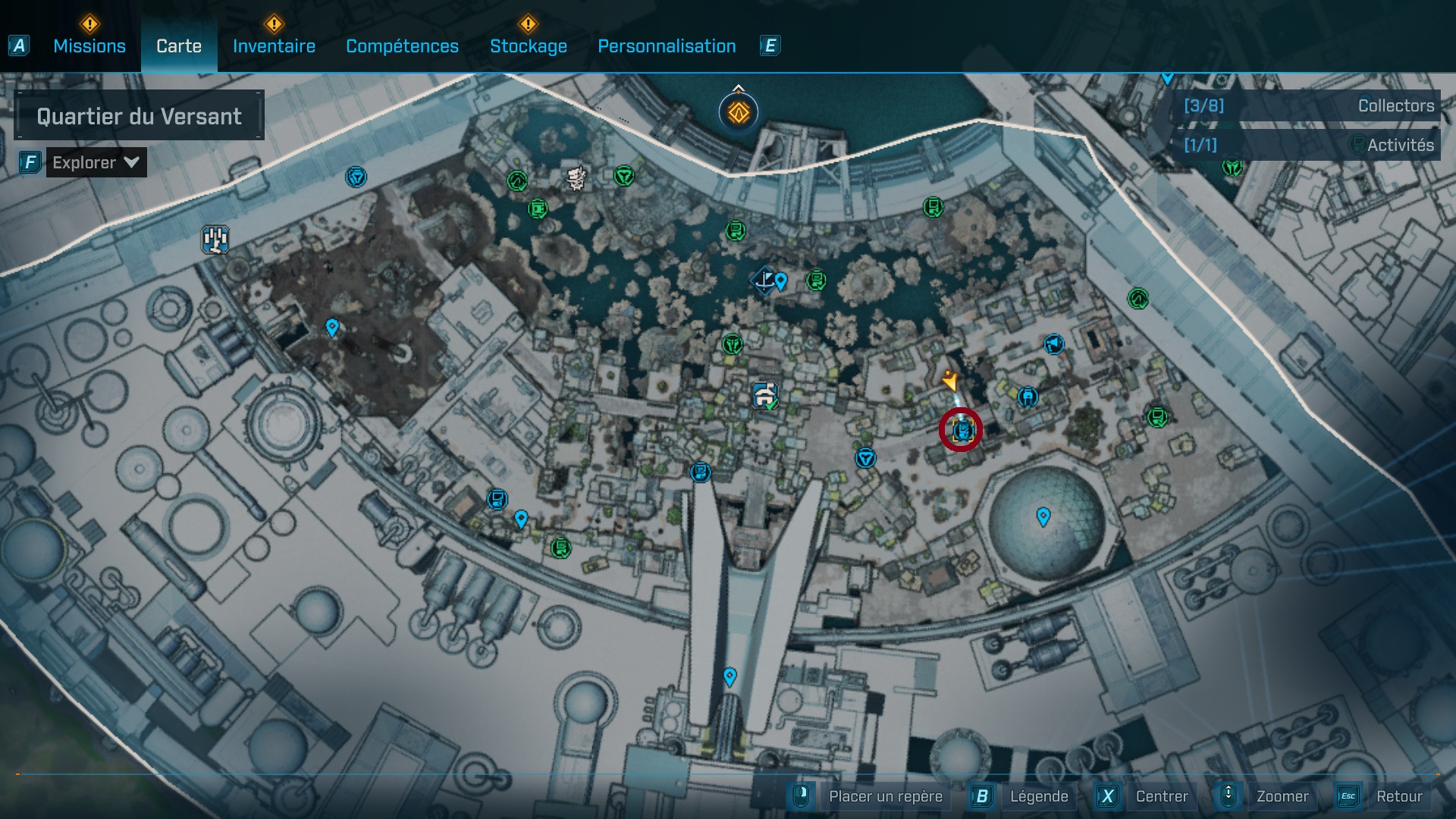Open the Explorer filter dropdown
The height and width of the screenshot is (819, 1456).
[x=85, y=162]
